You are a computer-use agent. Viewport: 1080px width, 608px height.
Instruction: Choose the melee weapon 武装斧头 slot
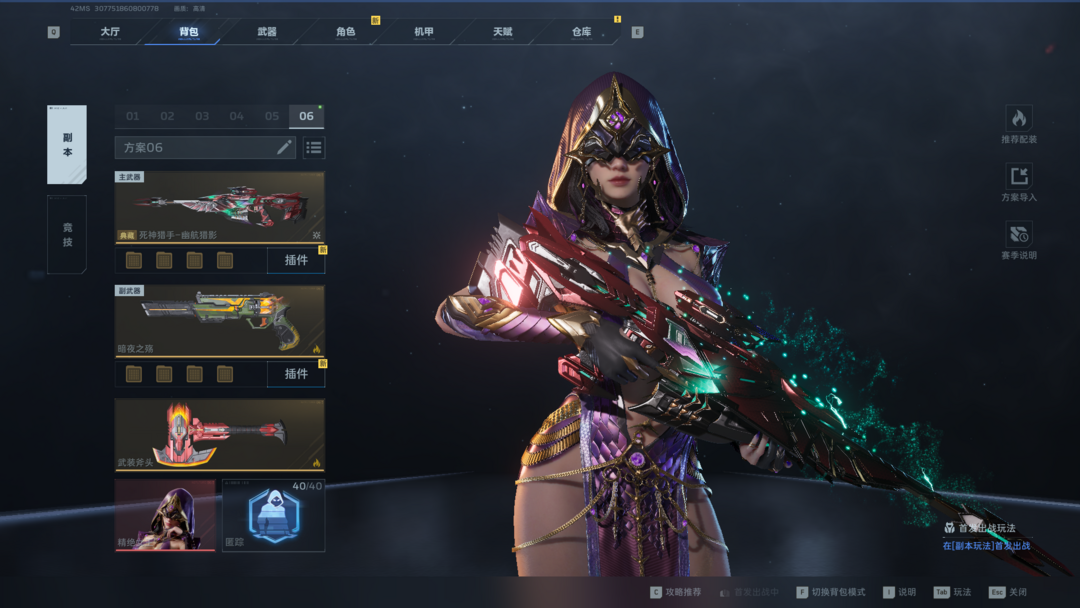tap(219, 434)
